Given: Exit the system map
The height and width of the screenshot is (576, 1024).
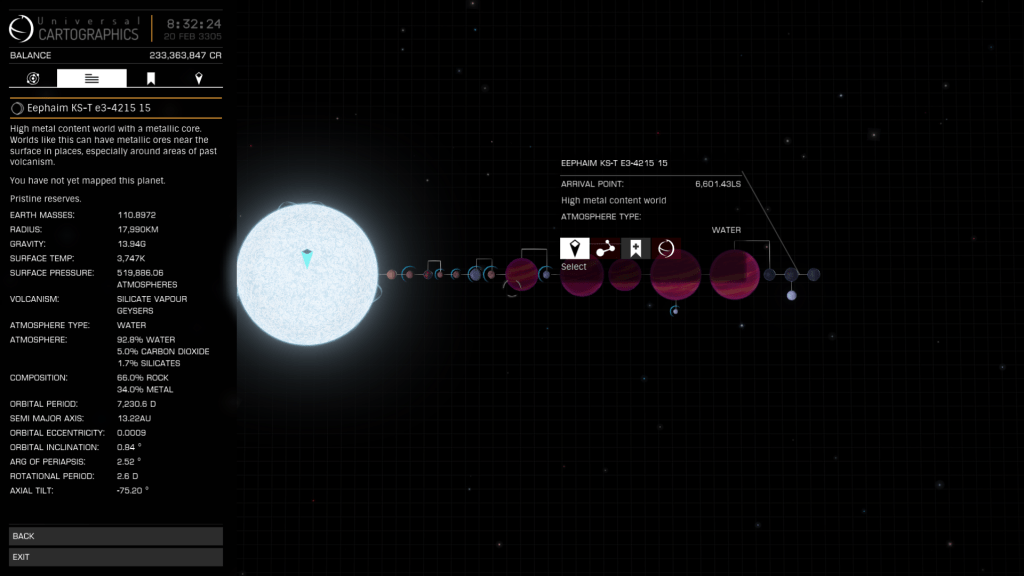Looking at the screenshot, I should (115, 556).
